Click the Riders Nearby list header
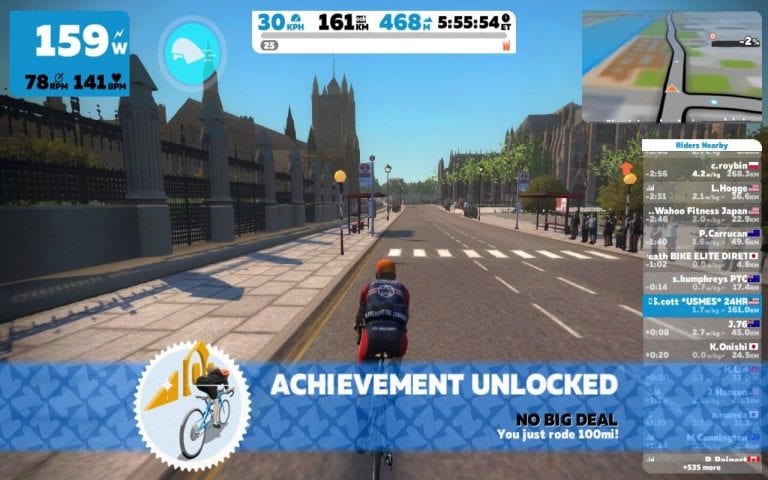768x480 pixels. (x=700, y=146)
